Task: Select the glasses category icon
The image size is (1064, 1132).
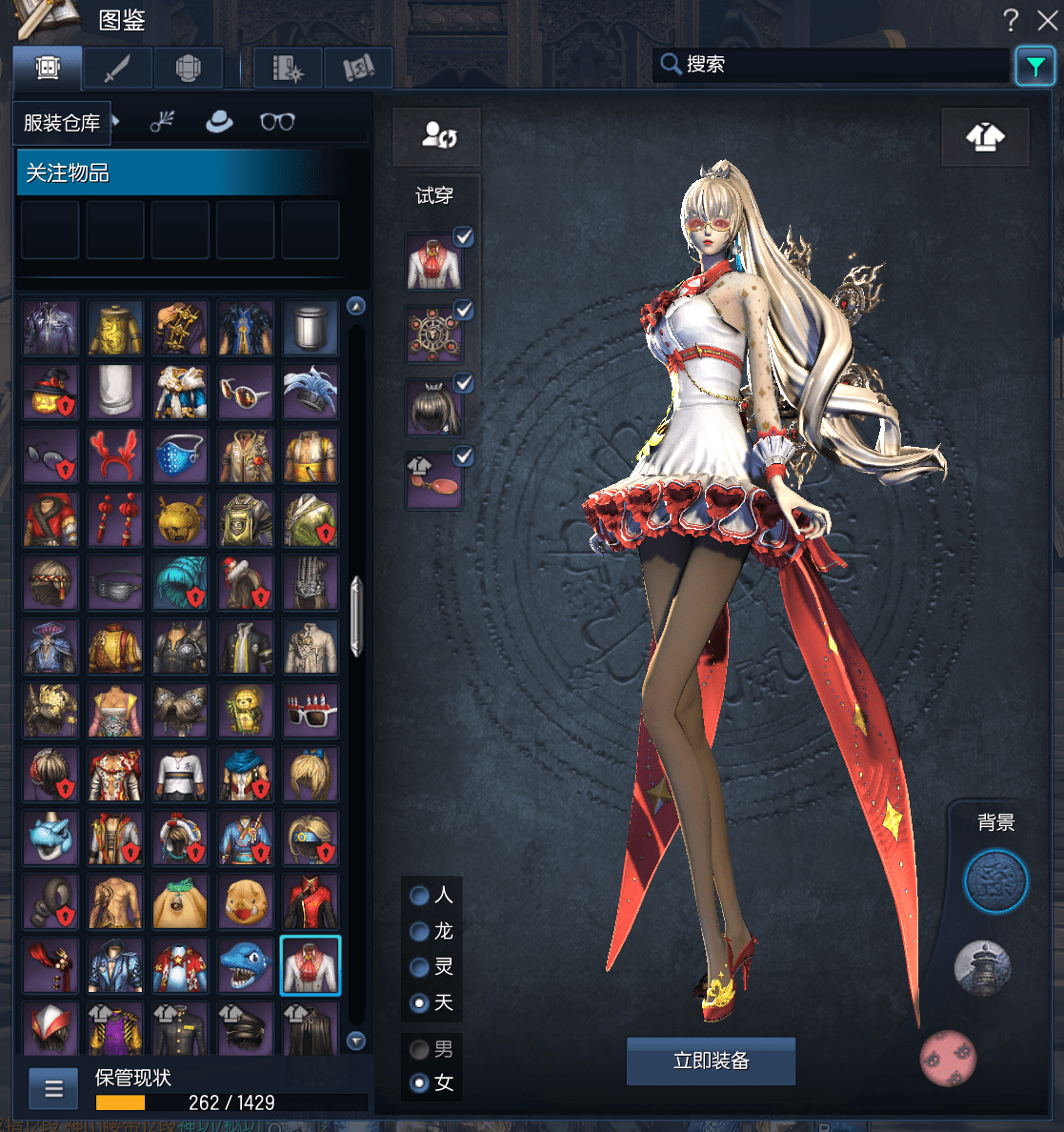Action: click(x=277, y=122)
